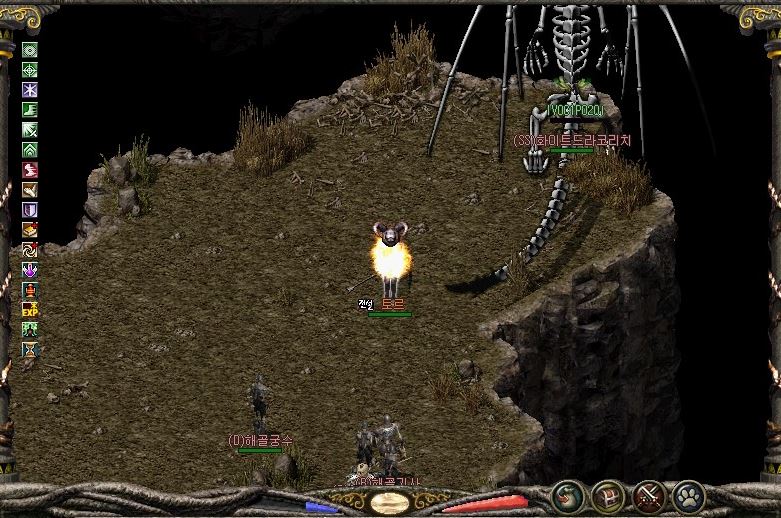Click the crossed swords combat button
Viewport: 781px width, 518px height.
click(648, 496)
